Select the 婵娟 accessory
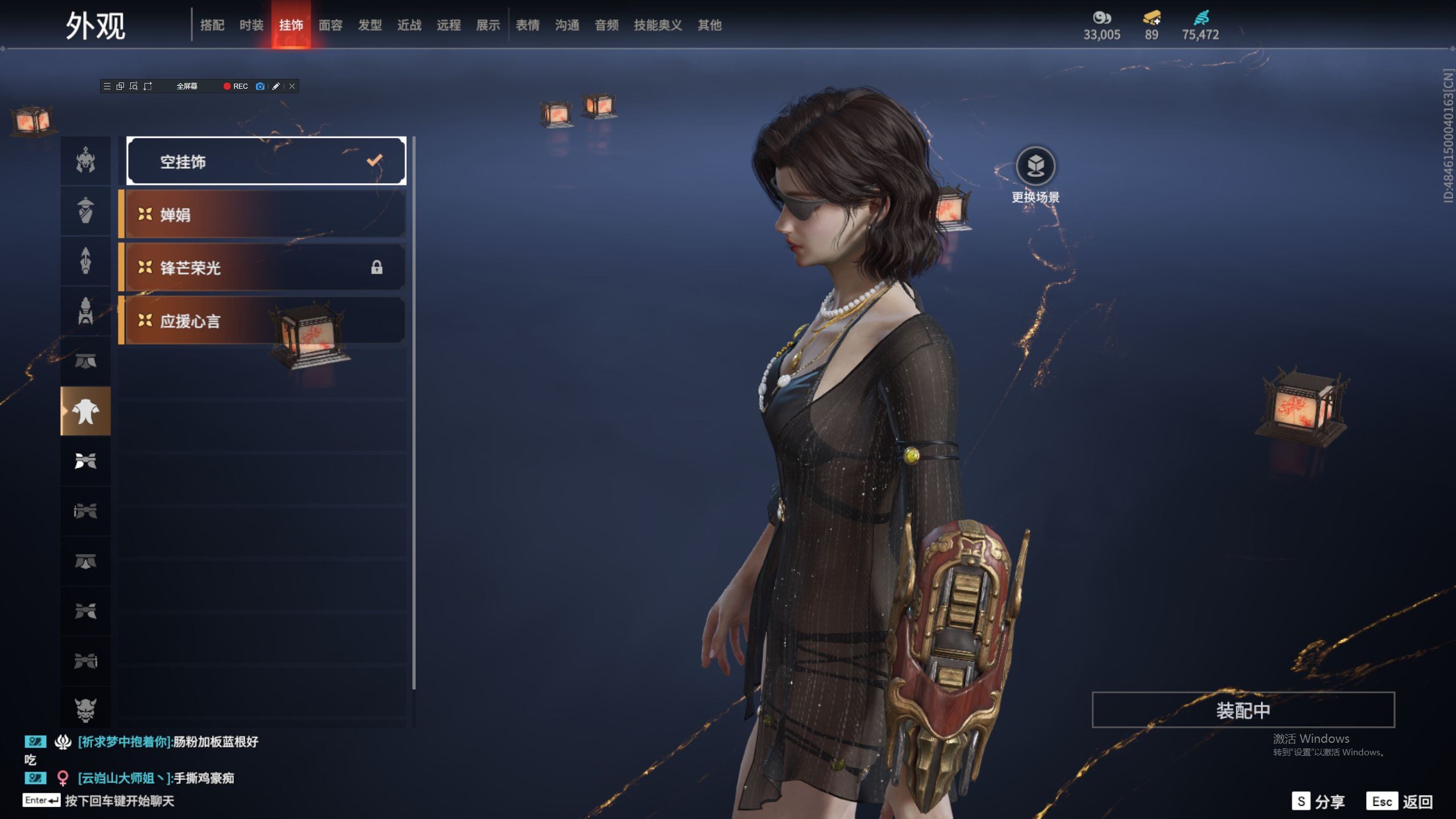The image size is (1456, 819). click(263, 214)
